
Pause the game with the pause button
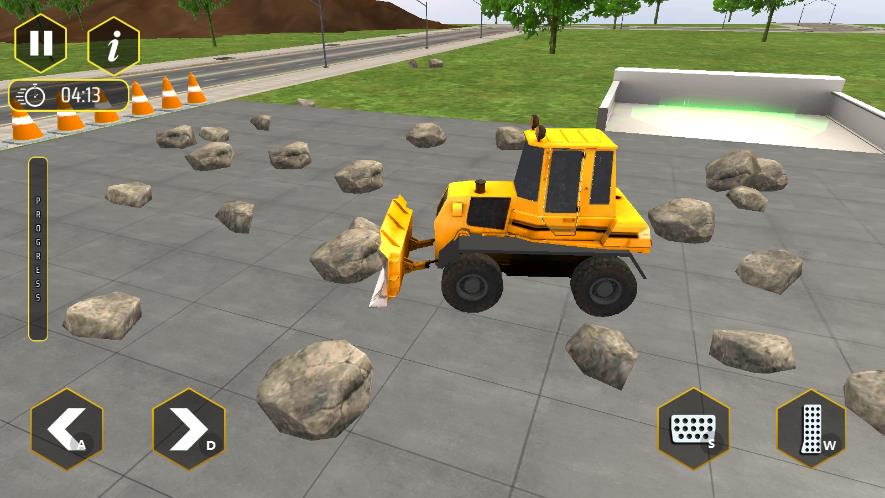tap(40, 44)
